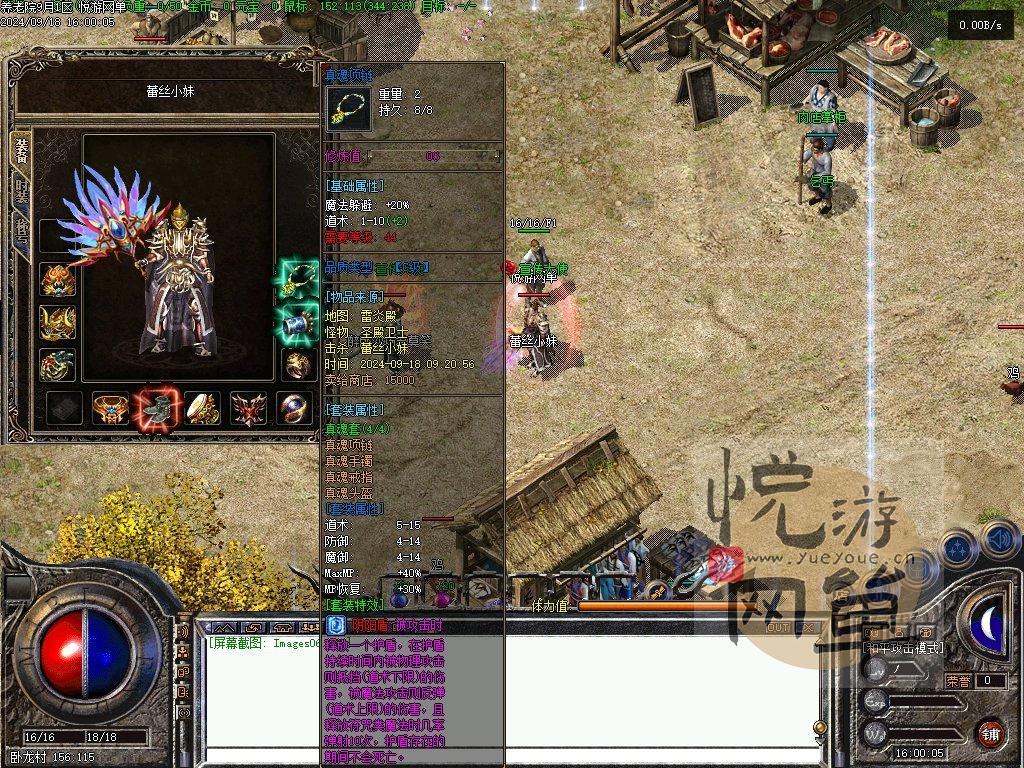
Task: Click the blue four-star round button
Action: click(957, 549)
